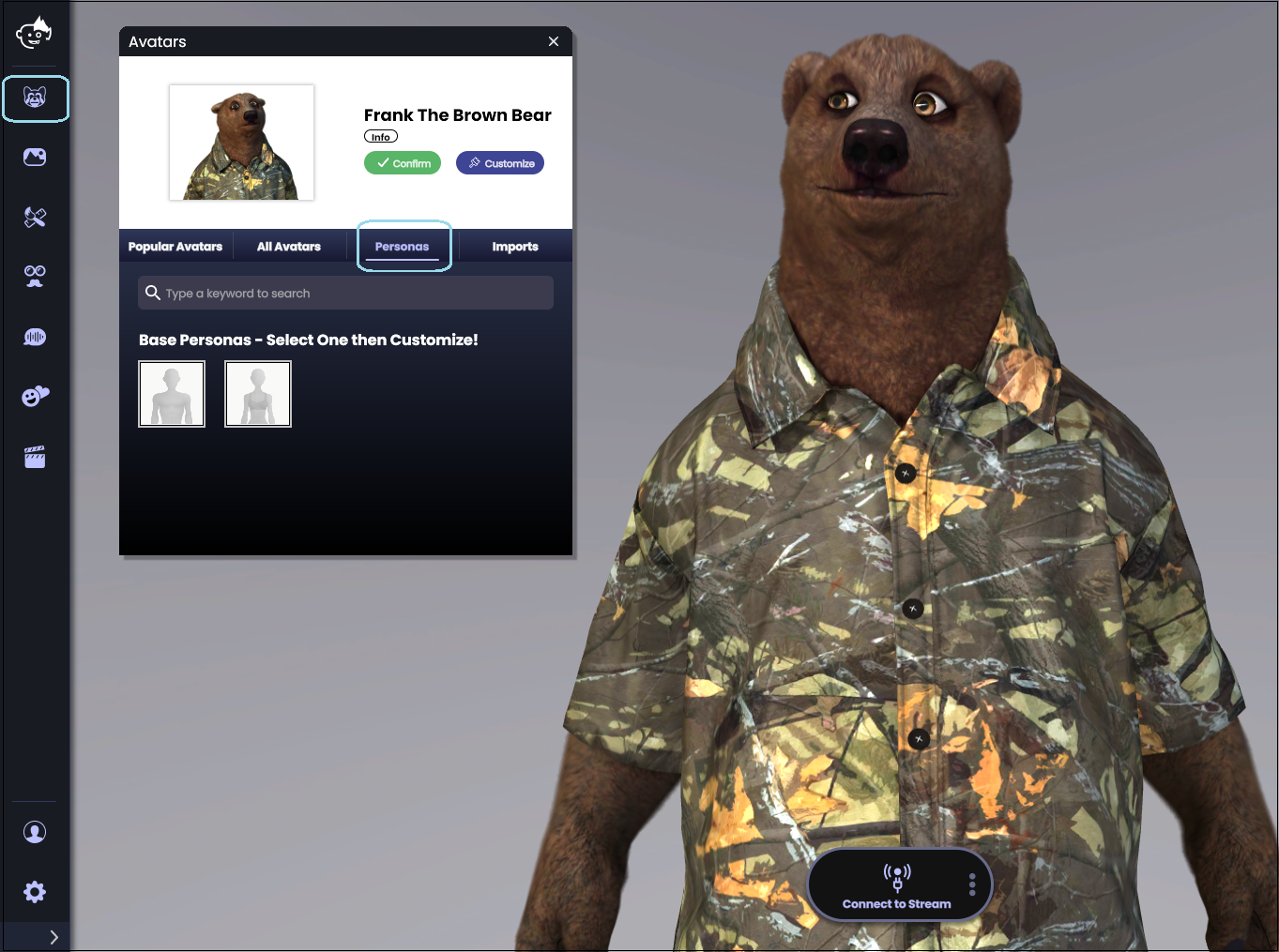Open the Avatars panel in the sidebar

36,98
